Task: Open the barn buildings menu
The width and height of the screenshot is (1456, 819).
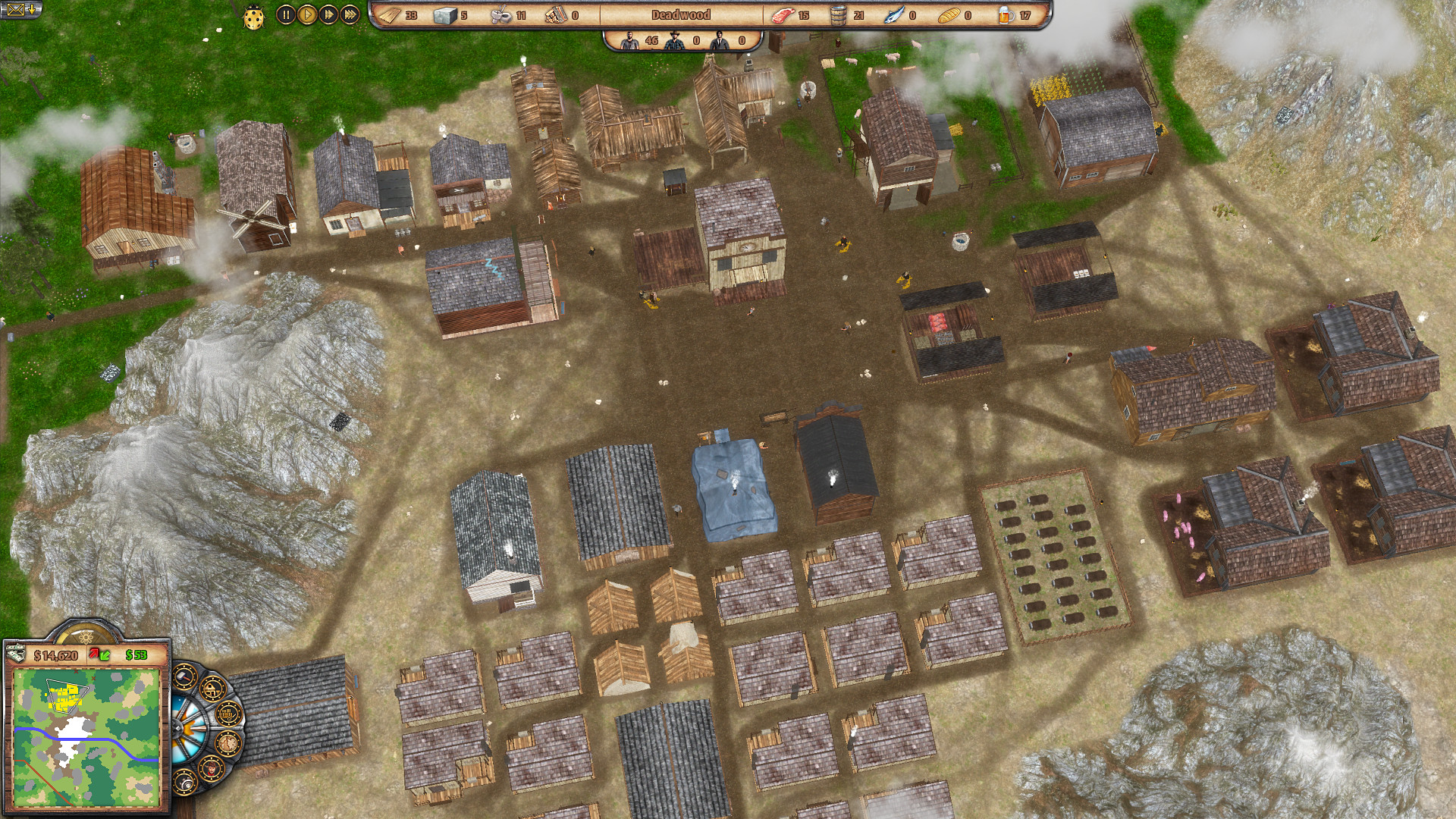Action: 212,689
